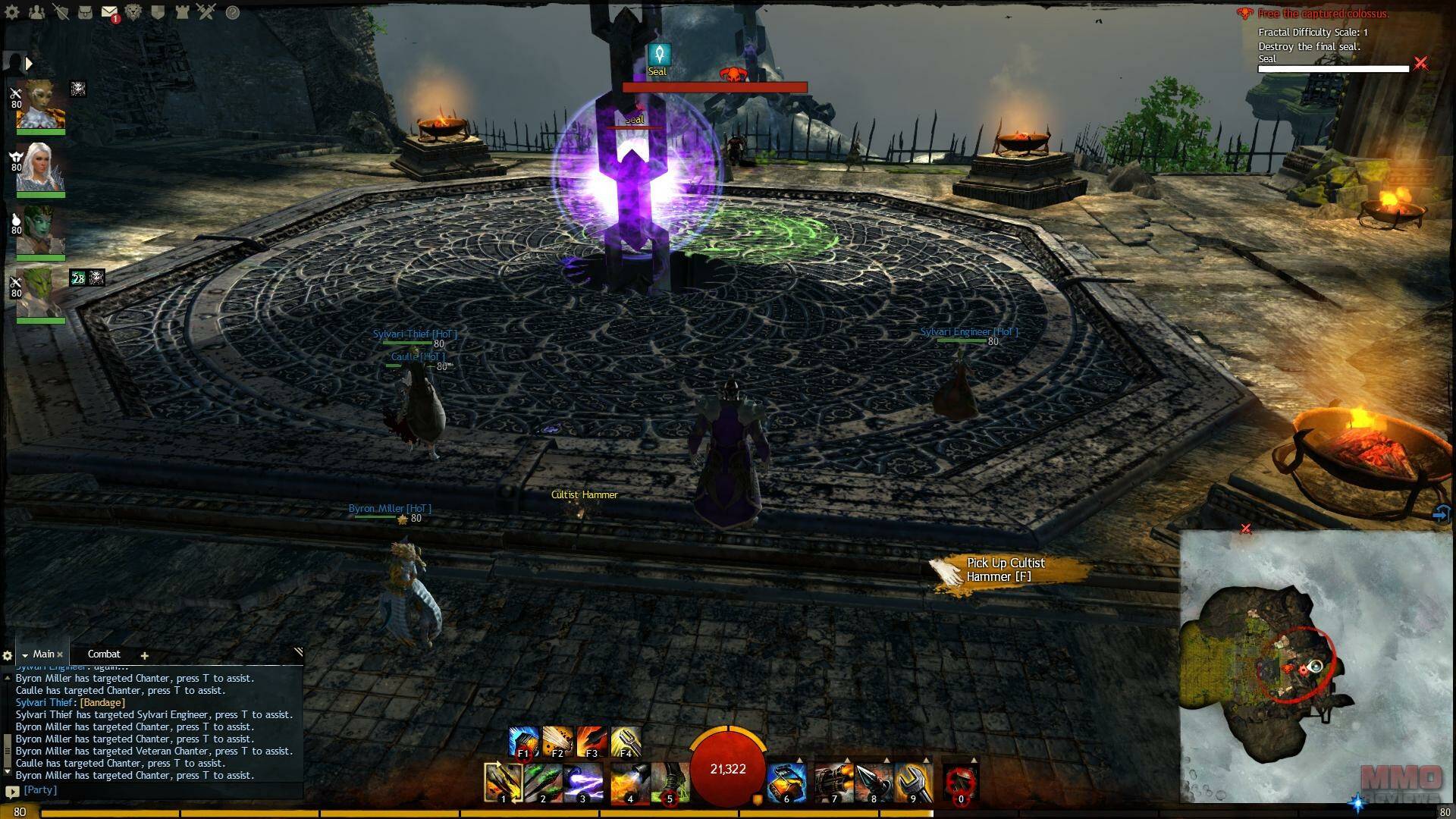Open chat options gear icon
Image resolution: width=1456 pixels, height=819 pixels.
[x=8, y=655]
